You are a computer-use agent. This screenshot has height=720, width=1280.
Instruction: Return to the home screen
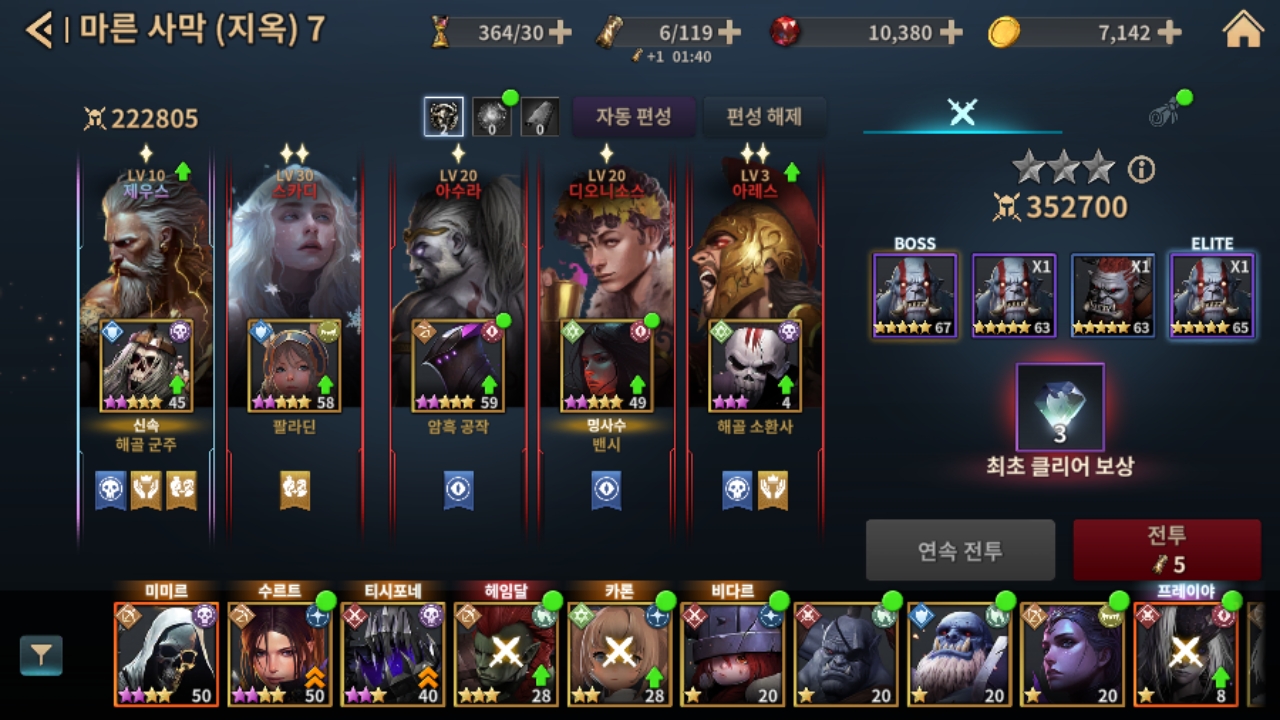pos(1243,30)
